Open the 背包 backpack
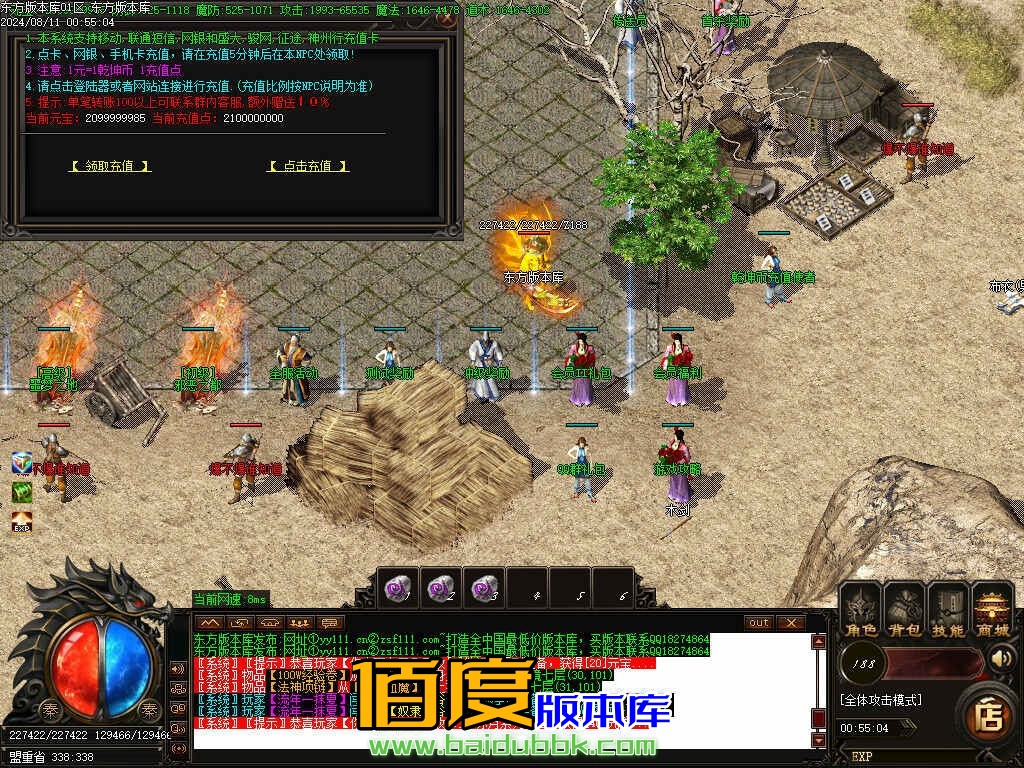The height and width of the screenshot is (768, 1024). click(x=904, y=608)
